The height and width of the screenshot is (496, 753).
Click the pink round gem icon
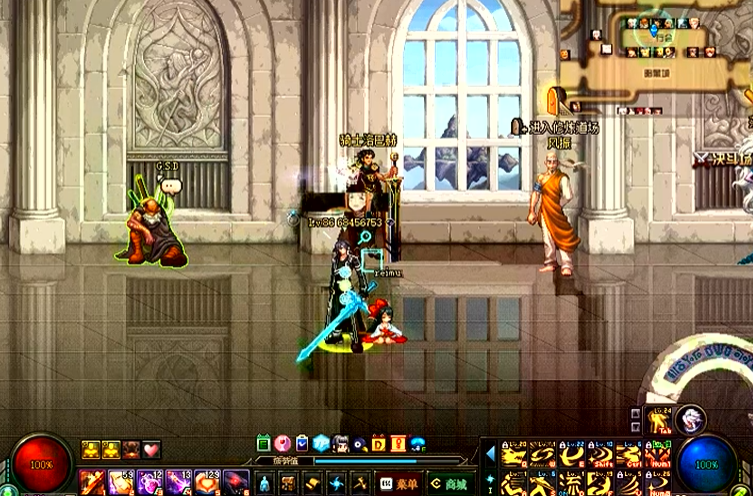click(283, 443)
